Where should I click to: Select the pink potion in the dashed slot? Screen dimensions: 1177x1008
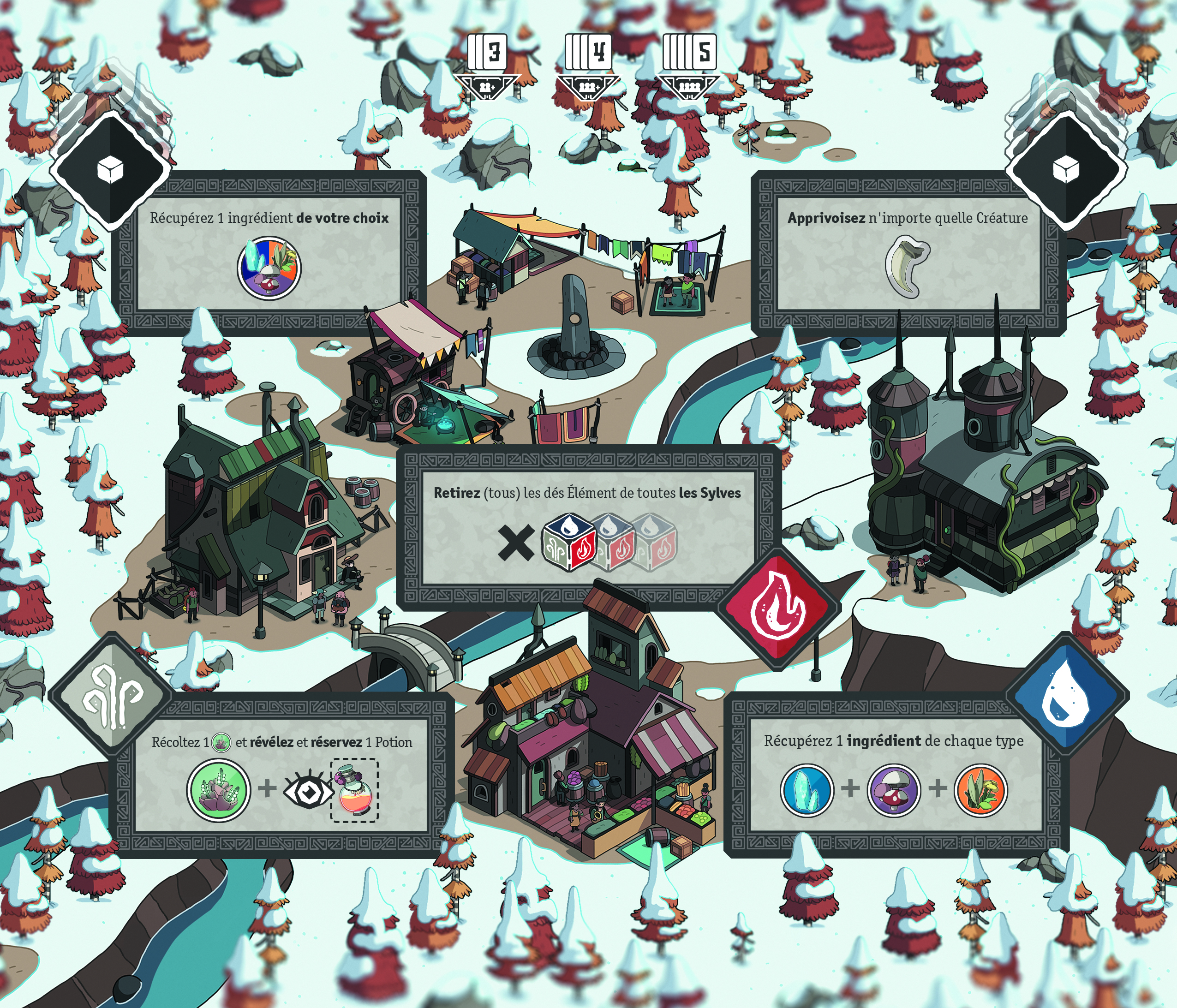click(354, 790)
